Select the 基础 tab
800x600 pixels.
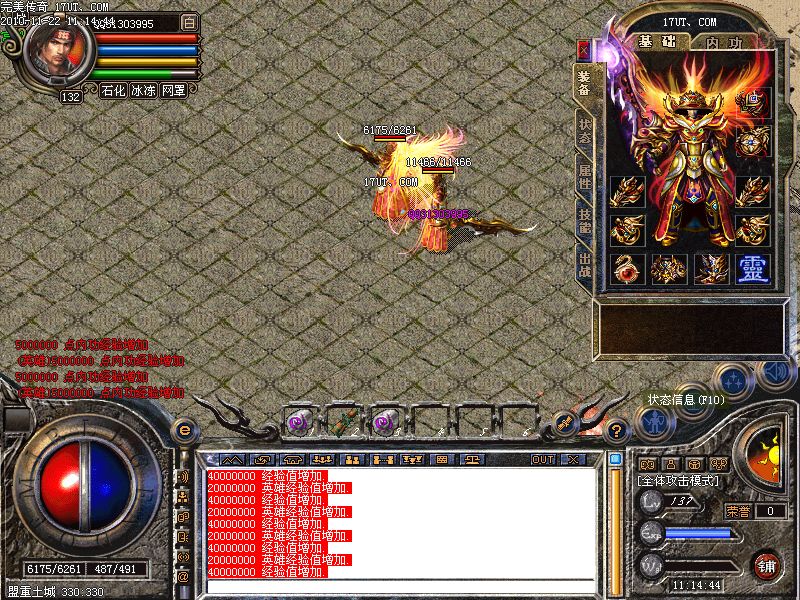pyautogui.click(x=655, y=42)
